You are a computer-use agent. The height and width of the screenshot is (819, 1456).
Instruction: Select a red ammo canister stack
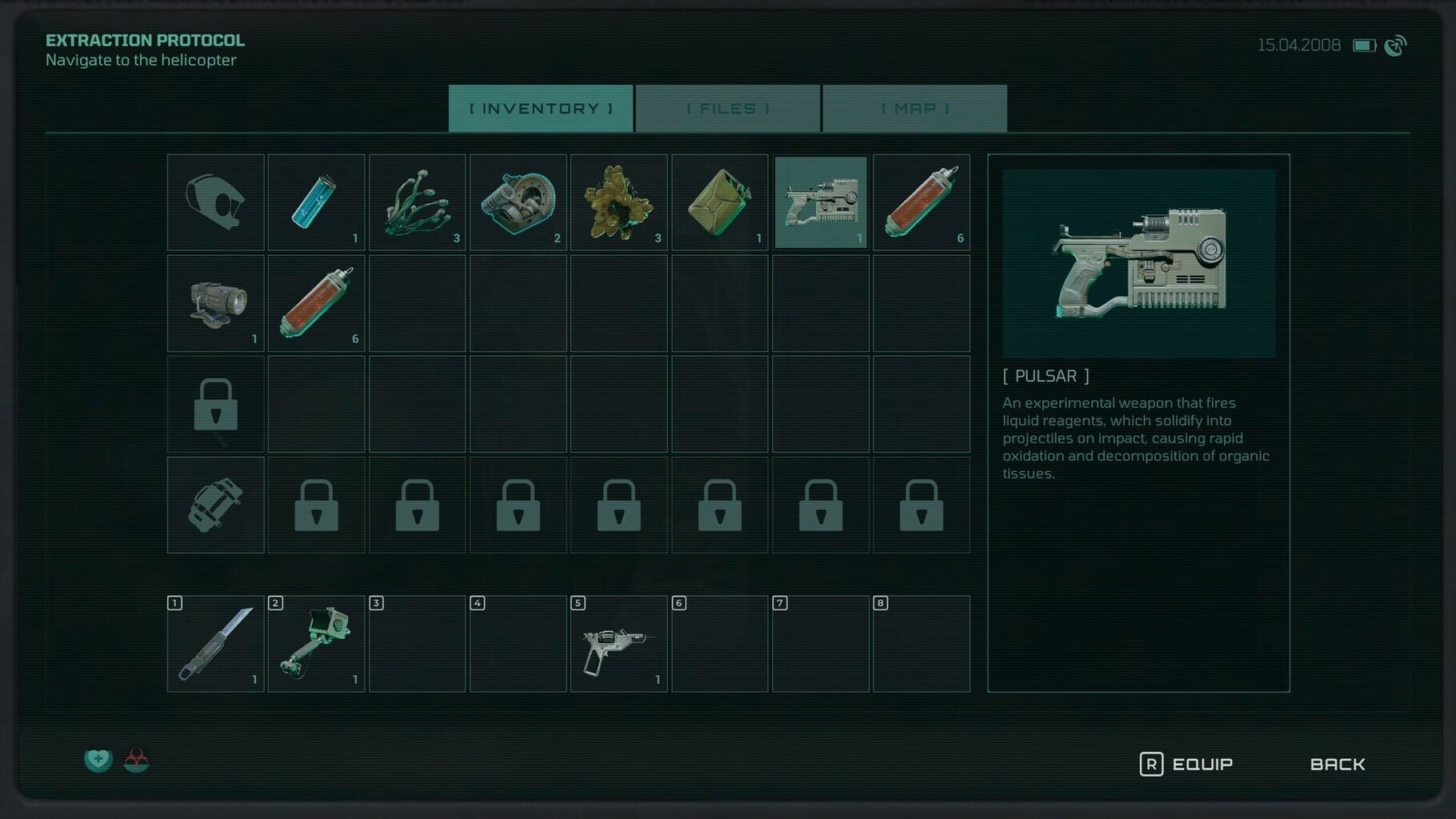(x=922, y=202)
